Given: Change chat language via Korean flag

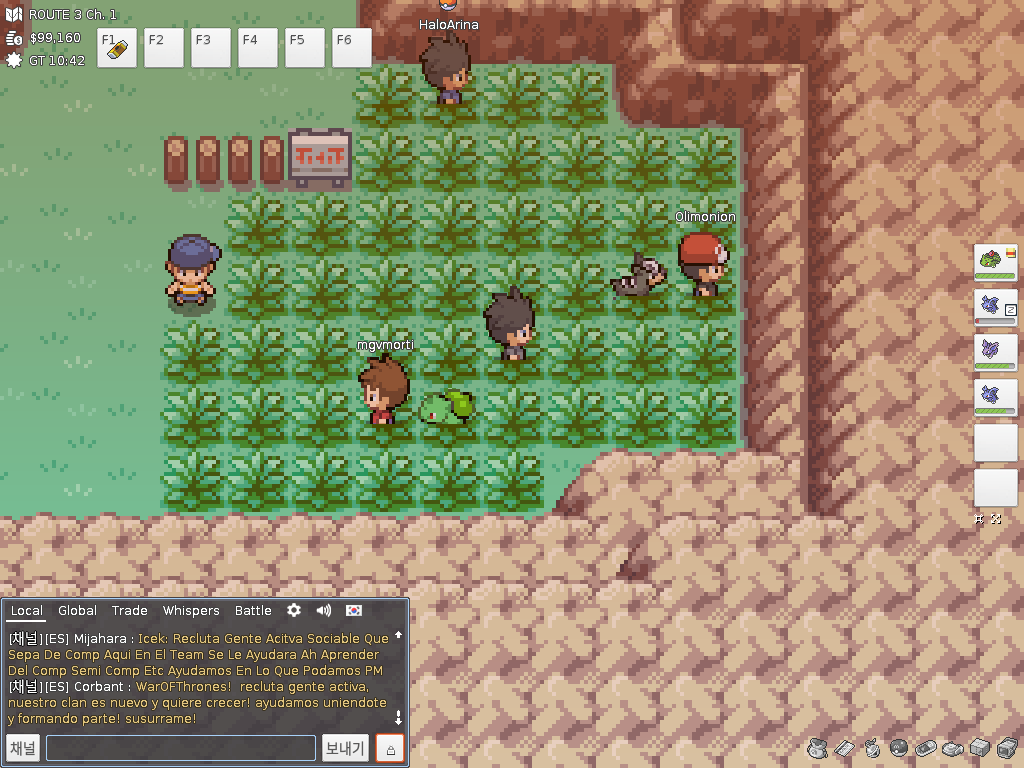Looking at the screenshot, I should [354, 610].
